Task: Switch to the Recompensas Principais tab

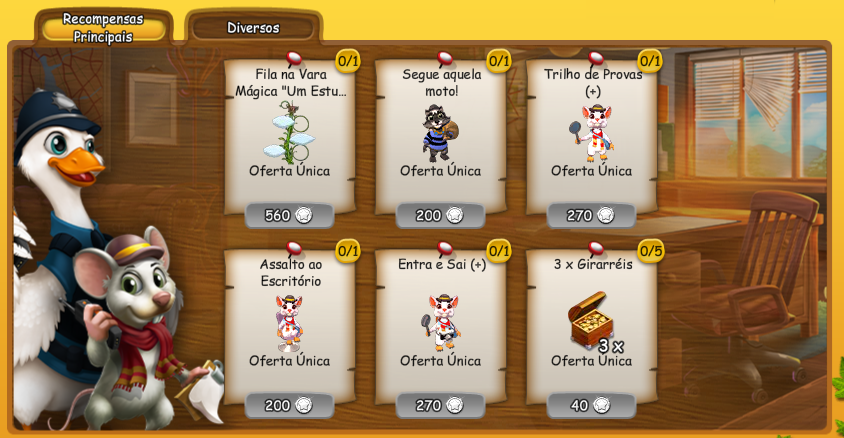Action: (x=103, y=27)
